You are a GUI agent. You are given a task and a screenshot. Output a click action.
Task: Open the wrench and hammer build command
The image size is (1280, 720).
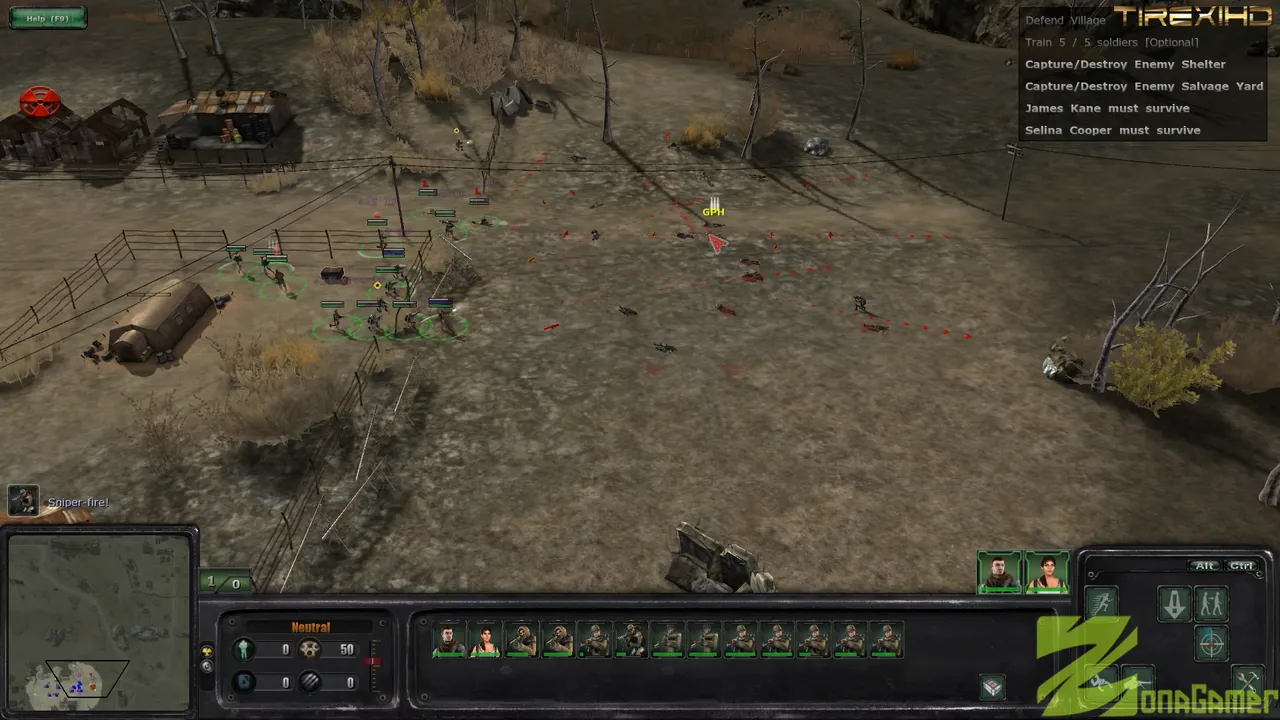click(1247, 680)
